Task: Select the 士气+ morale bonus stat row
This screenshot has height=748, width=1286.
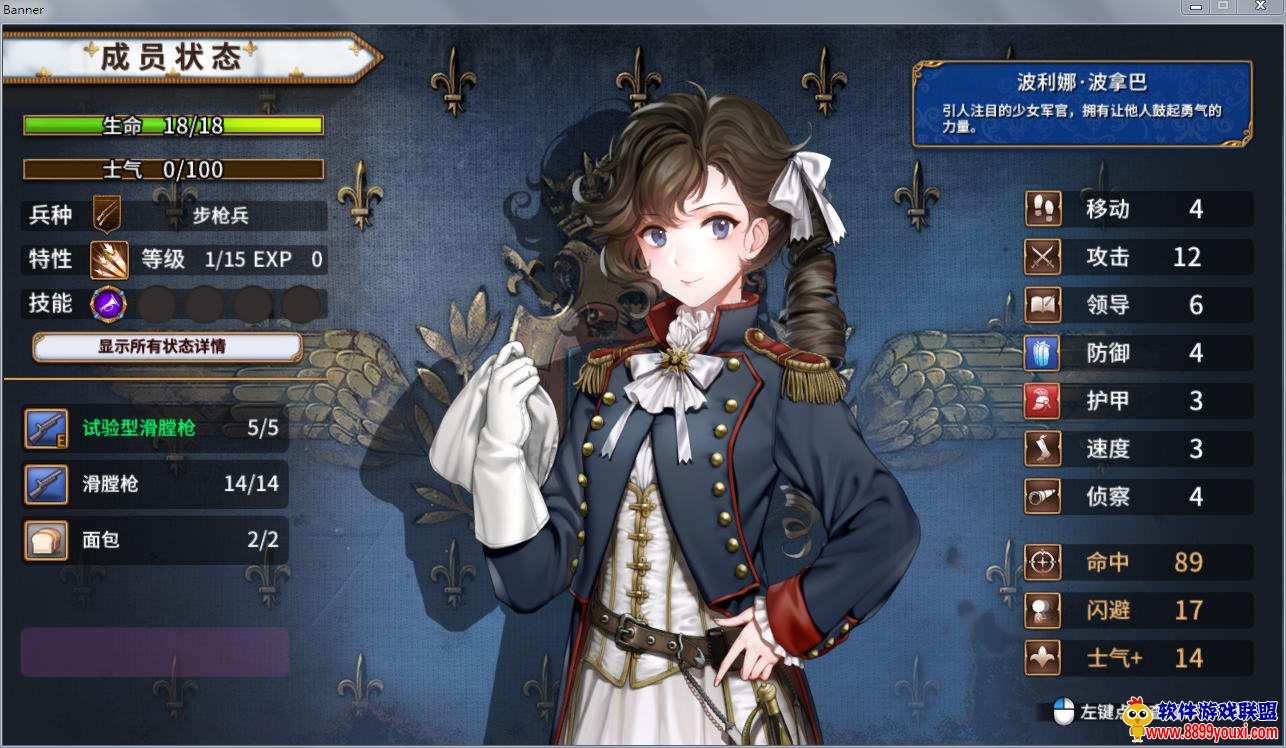Action: click(x=1138, y=658)
